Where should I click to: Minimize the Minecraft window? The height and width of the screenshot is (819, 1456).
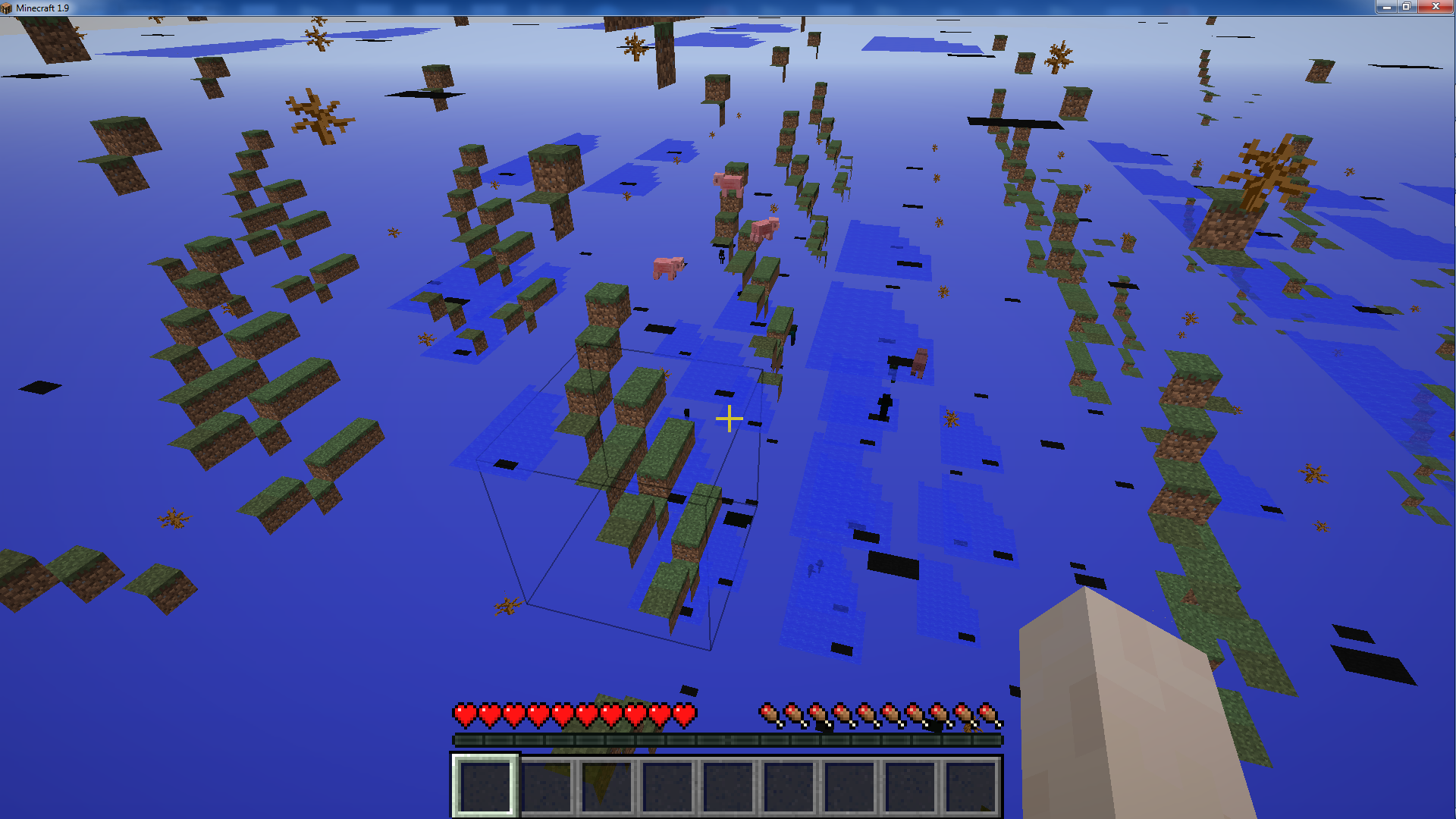[x=1386, y=7]
